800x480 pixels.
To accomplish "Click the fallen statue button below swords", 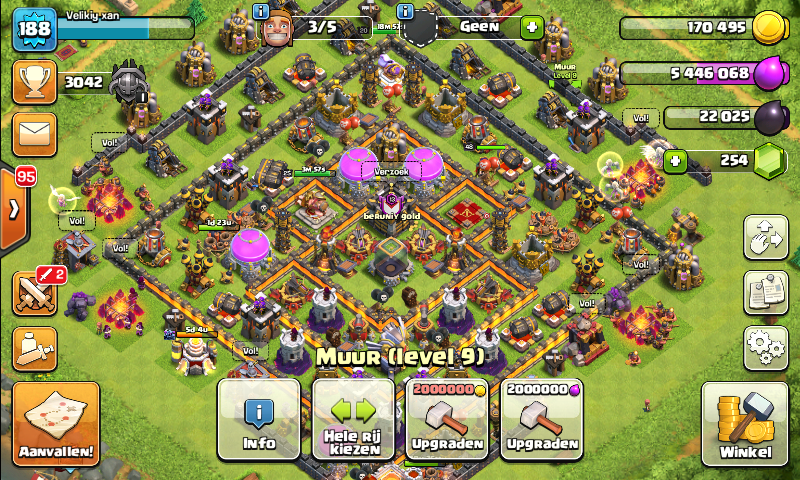I will pyautogui.click(x=33, y=347).
